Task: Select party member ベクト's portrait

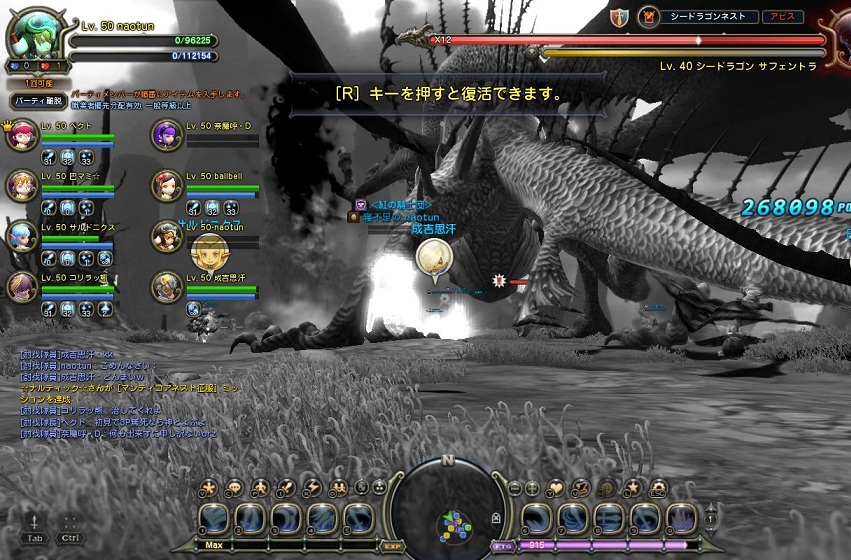Action: (22, 135)
